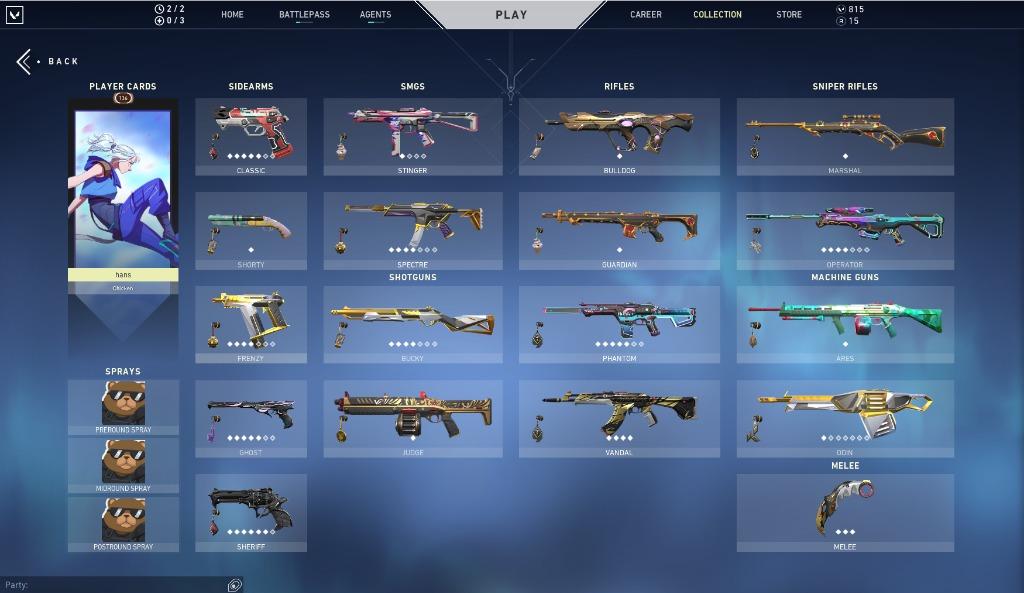
Task: Select the Vandal rifle slot
Action: click(619, 418)
